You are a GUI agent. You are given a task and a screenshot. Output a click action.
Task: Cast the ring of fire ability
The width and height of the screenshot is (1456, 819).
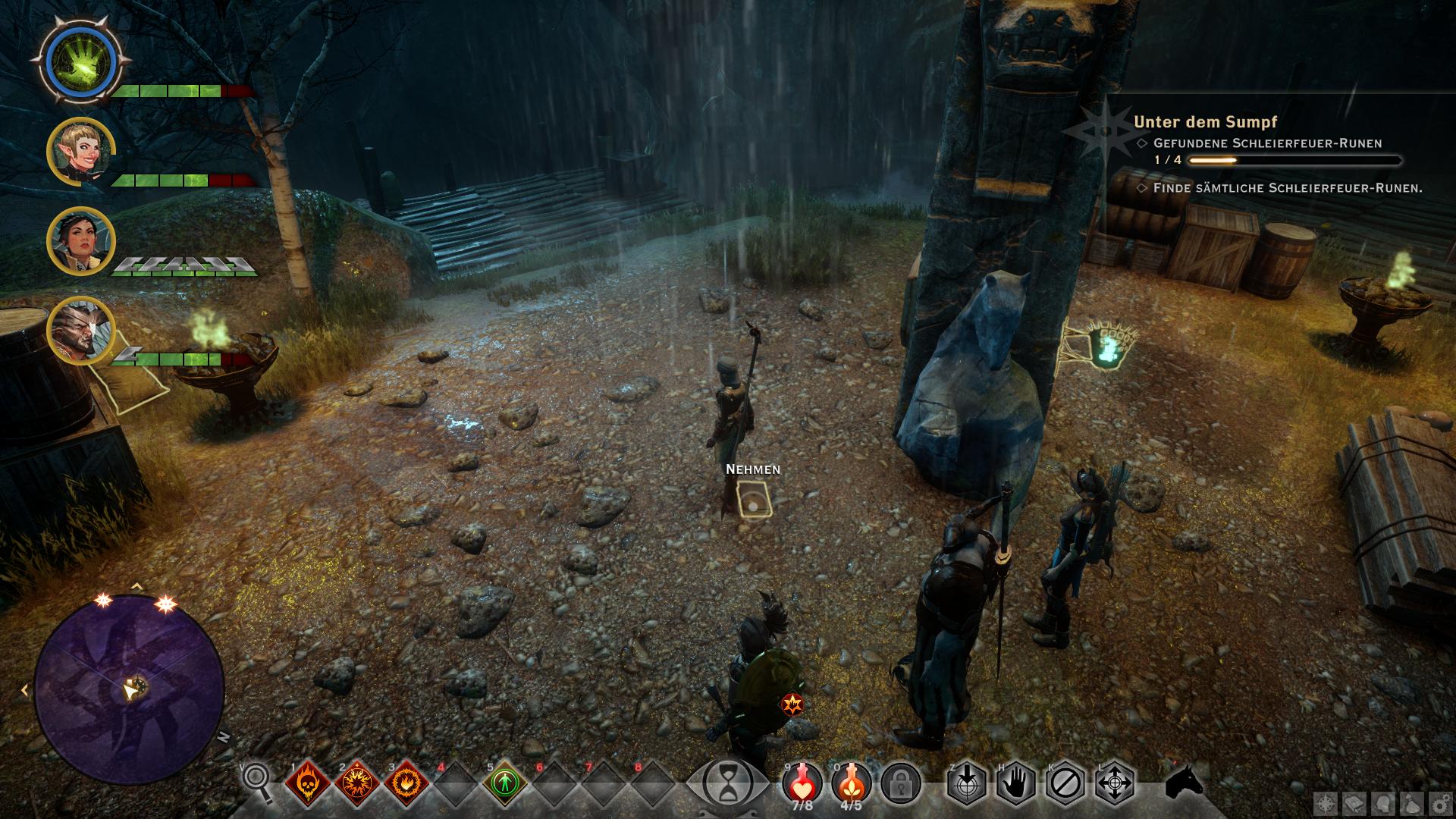[406, 783]
